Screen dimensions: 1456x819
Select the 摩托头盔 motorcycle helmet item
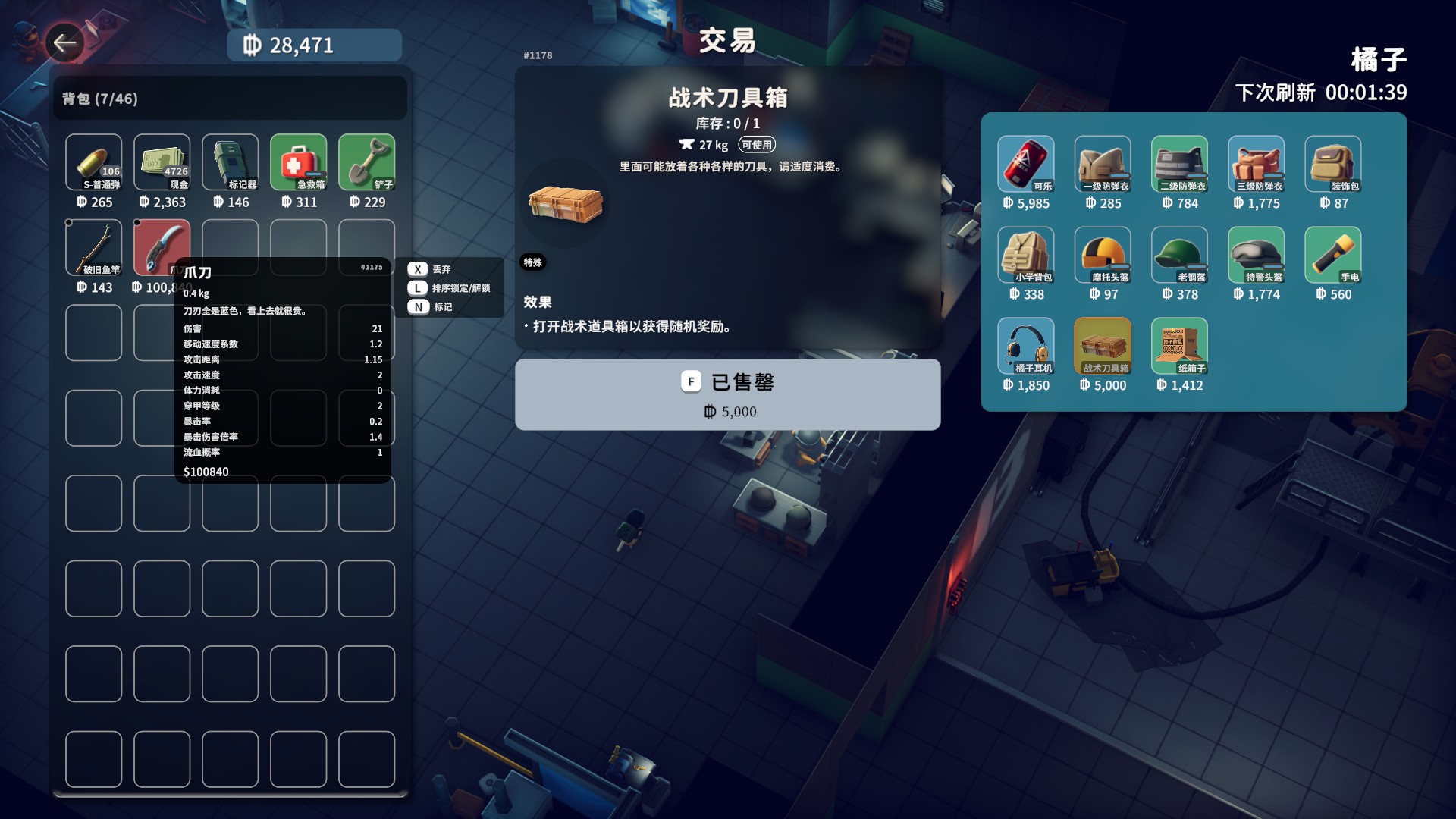(x=1102, y=254)
